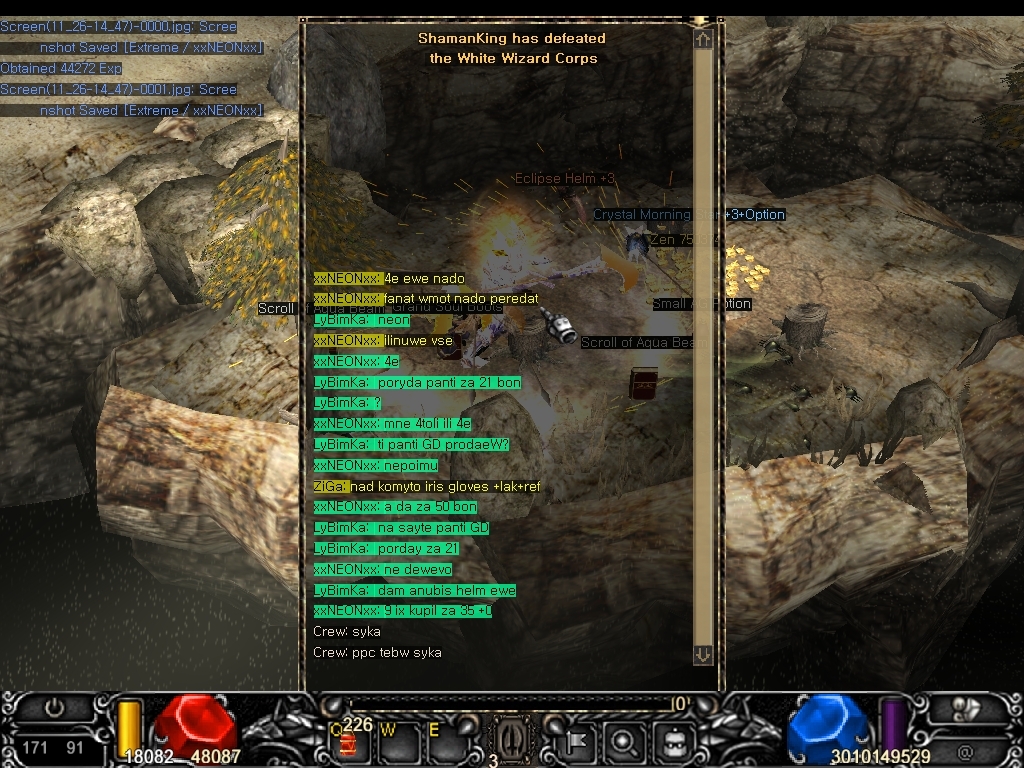Screen dimensions: 1024x768
Task: Click the power button on the HUD
Action: point(54,709)
